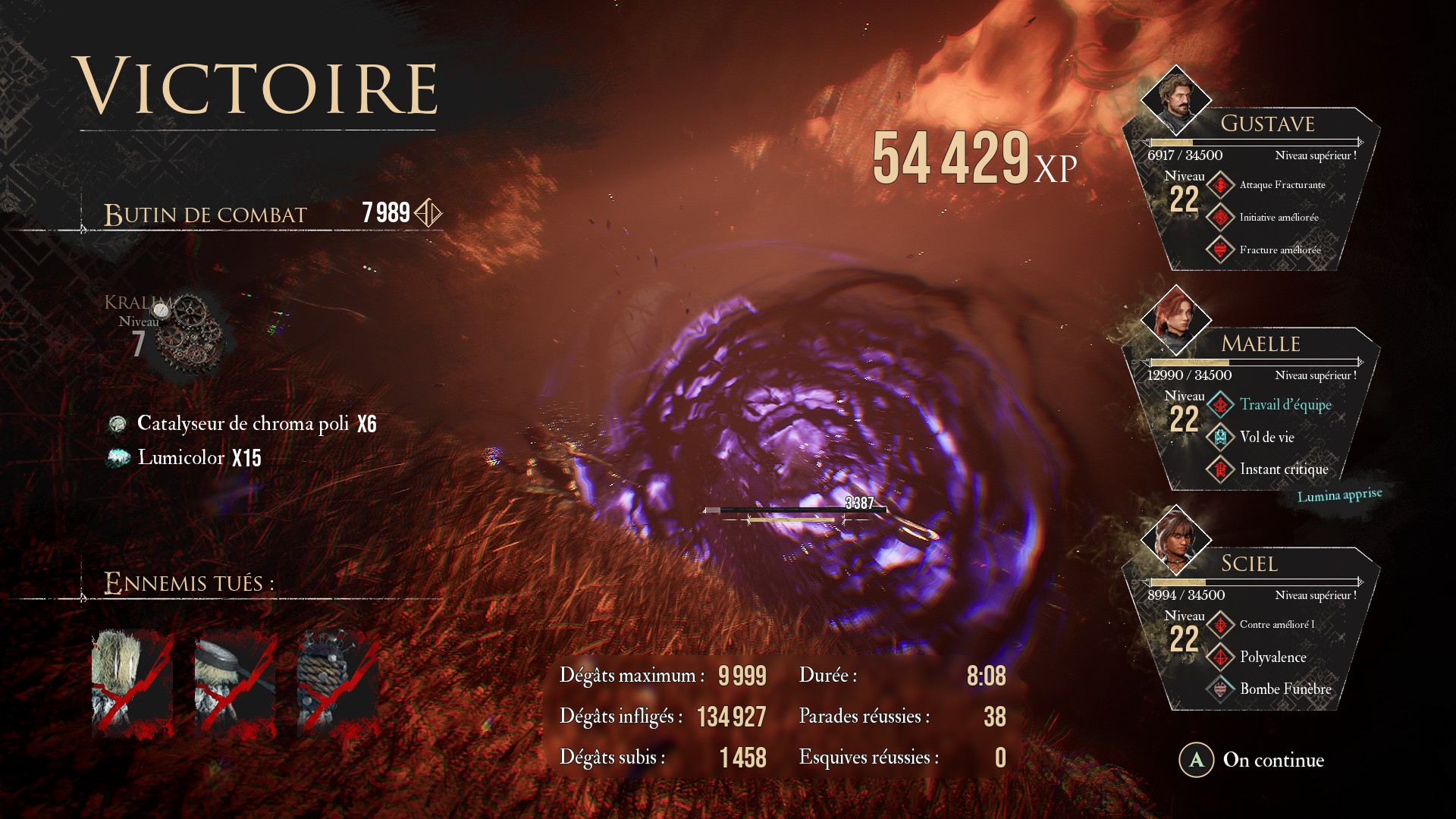Select Maelle's character portrait

[1175, 320]
